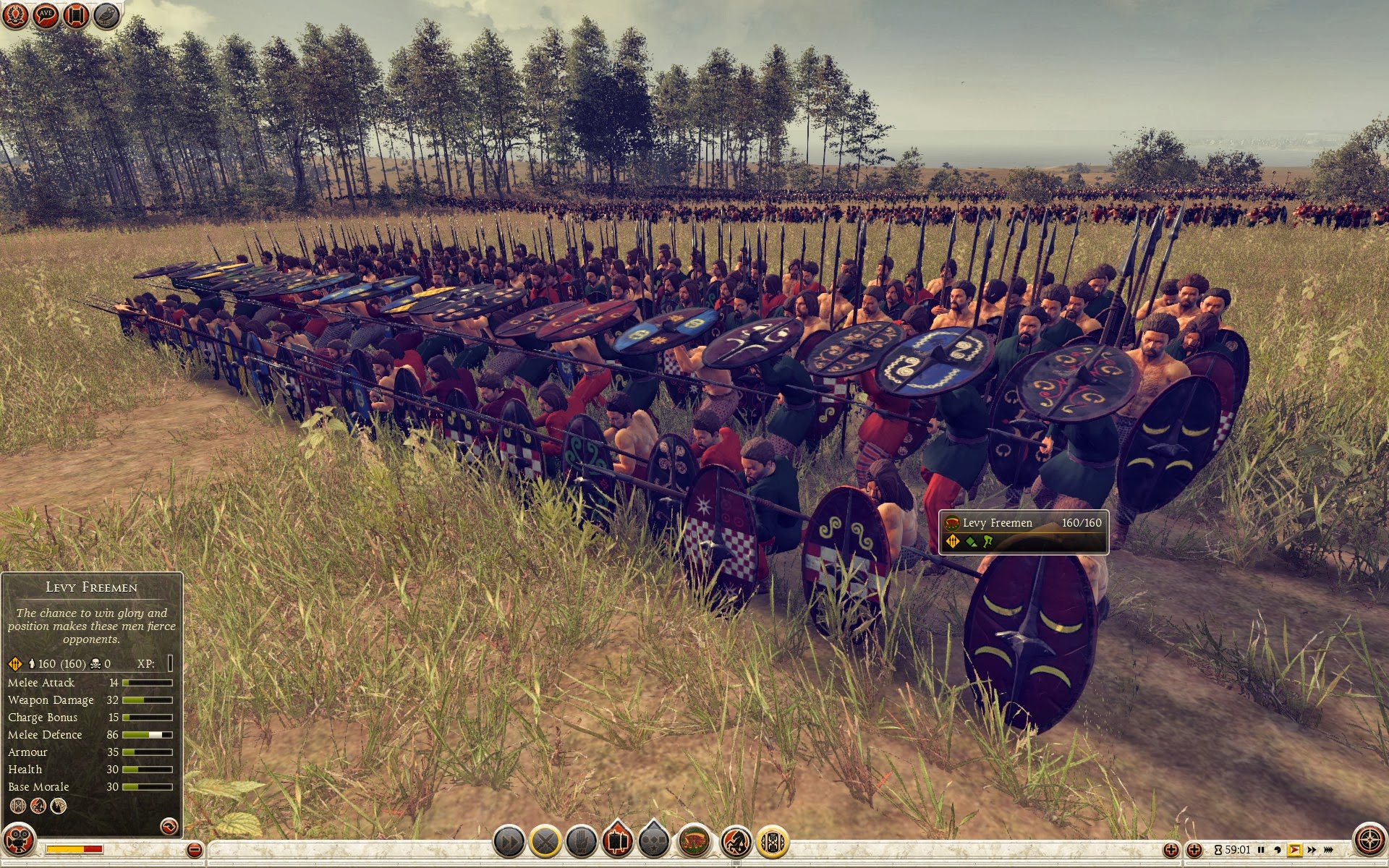1389x868 pixels.
Task: Click the owl advisor icon
Action: click(x=106, y=15)
